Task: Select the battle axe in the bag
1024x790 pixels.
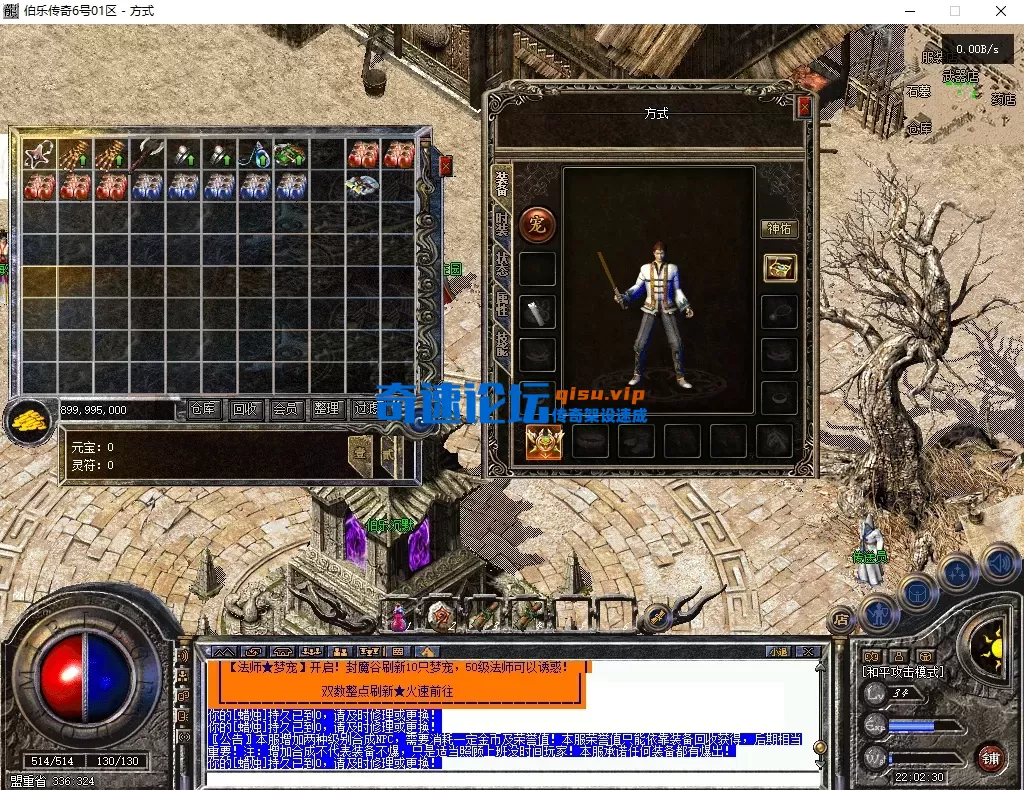Action: click(148, 155)
